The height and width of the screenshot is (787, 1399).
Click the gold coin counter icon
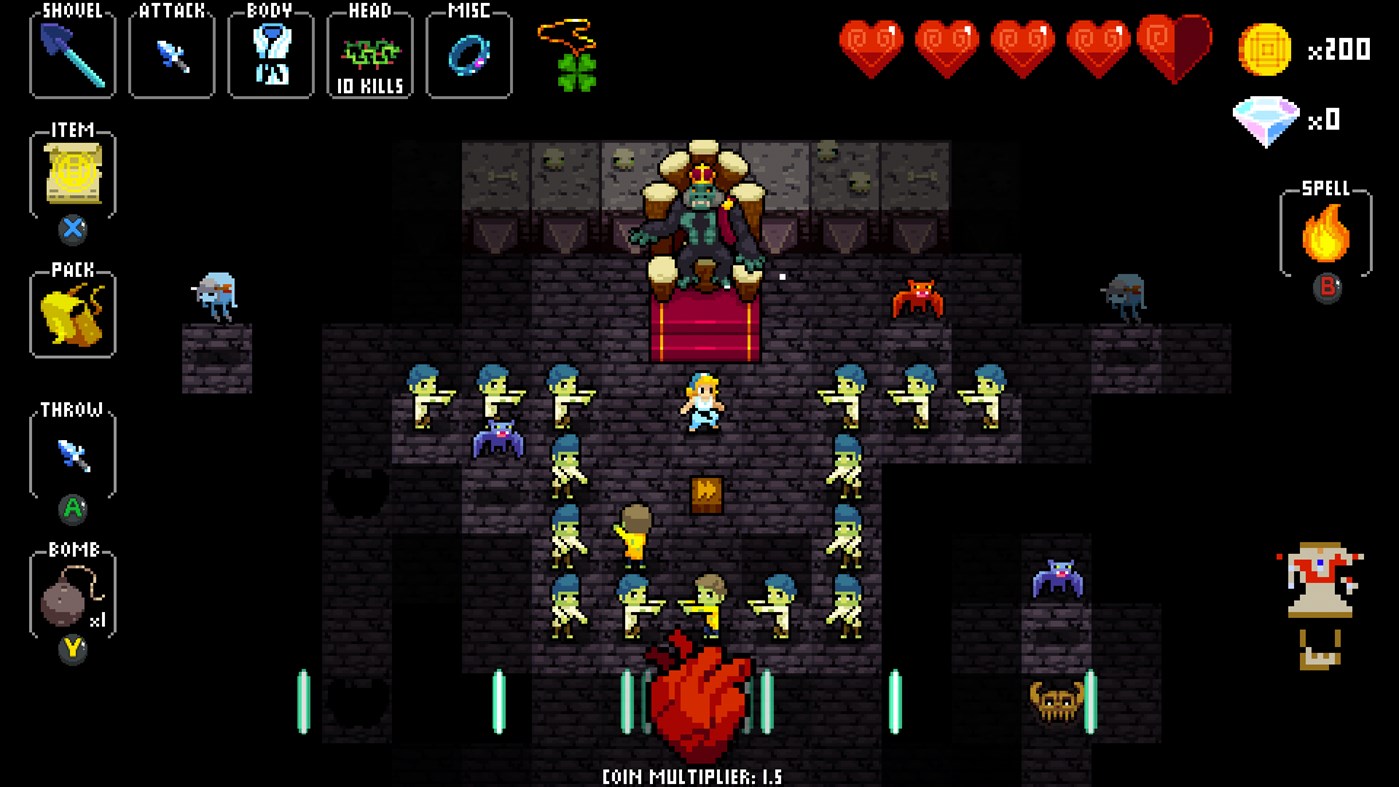click(x=1264, y=49)
